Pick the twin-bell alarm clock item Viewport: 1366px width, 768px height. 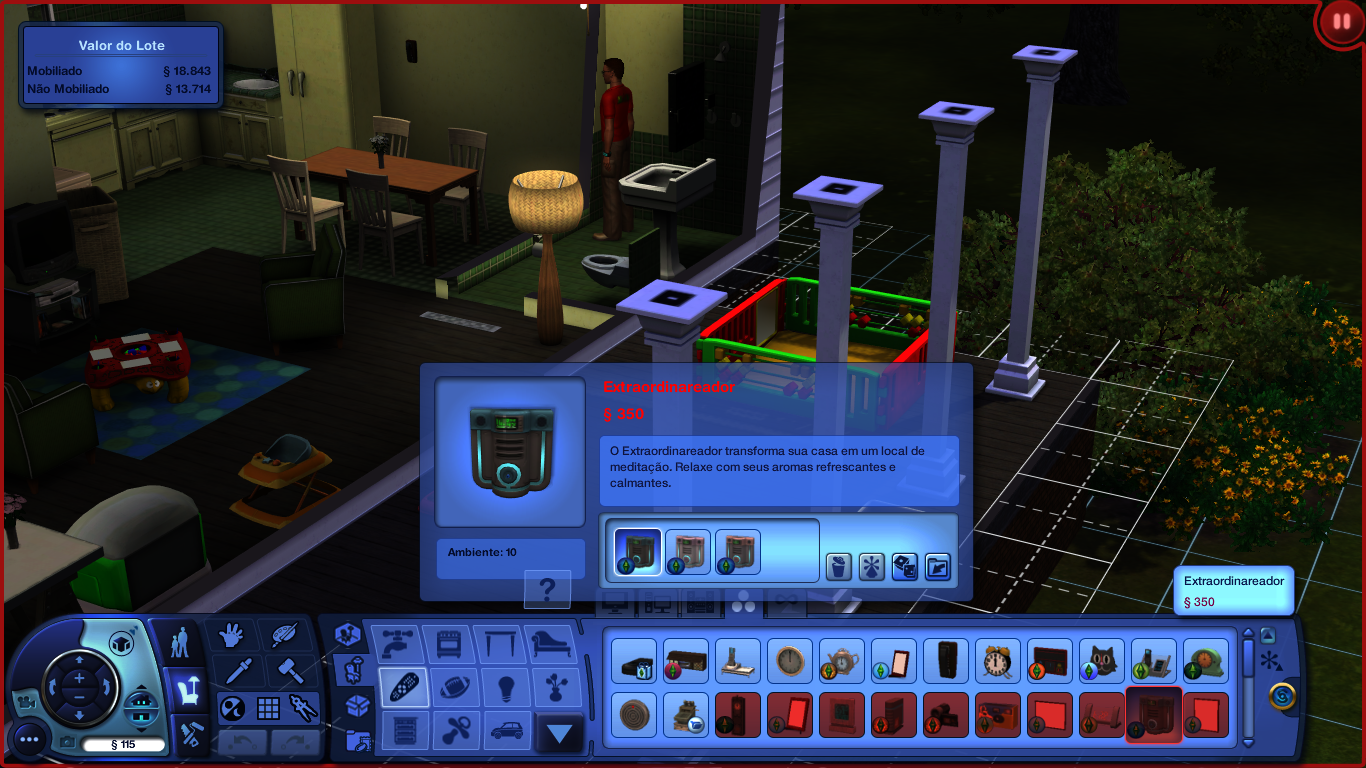tap(998, 661)
